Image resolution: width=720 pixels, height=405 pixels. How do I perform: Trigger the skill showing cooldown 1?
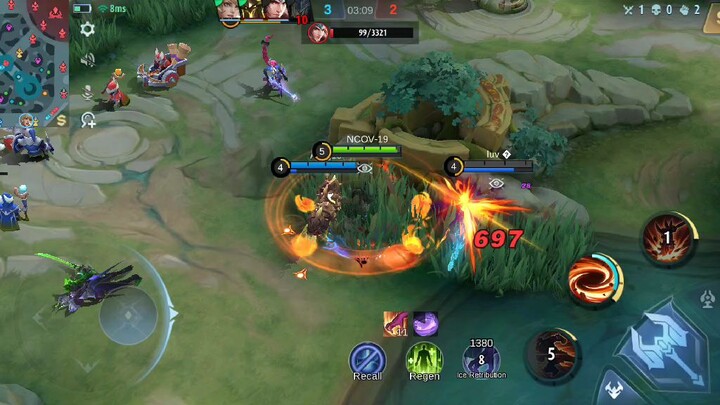668,239
